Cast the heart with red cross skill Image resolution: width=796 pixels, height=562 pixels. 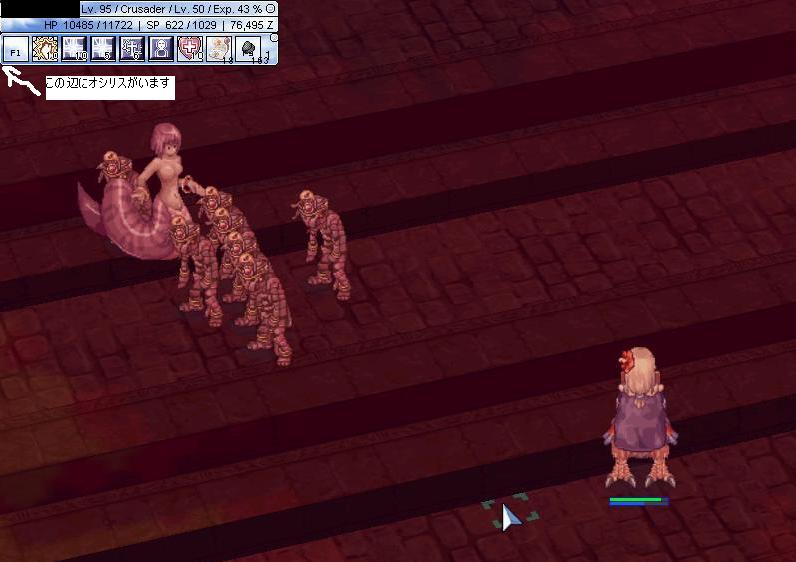tap(190, 48)
